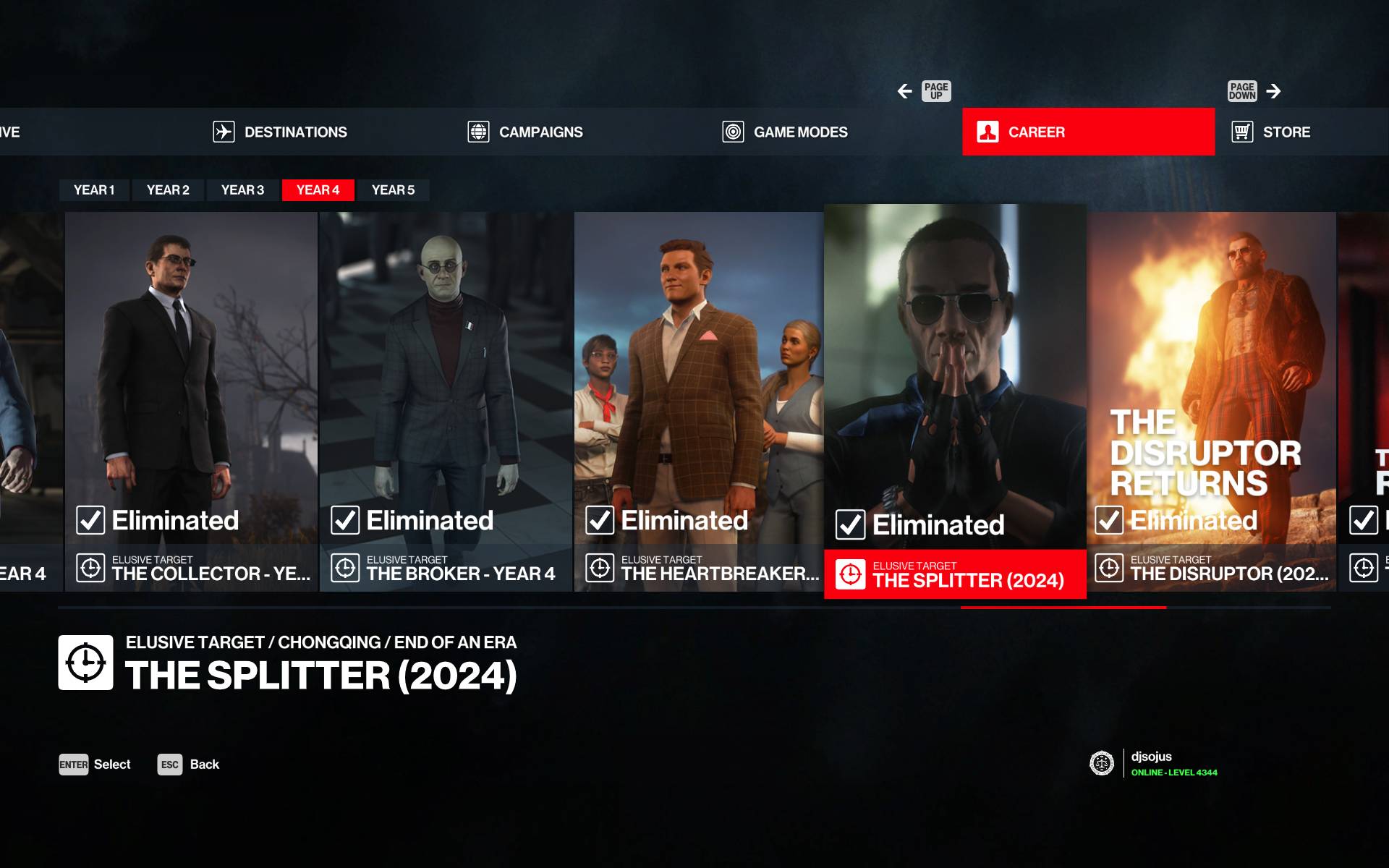The height and width of the screenshot is (868, 1389).
Task: Select the Career tab
Action: (1087, 132)
